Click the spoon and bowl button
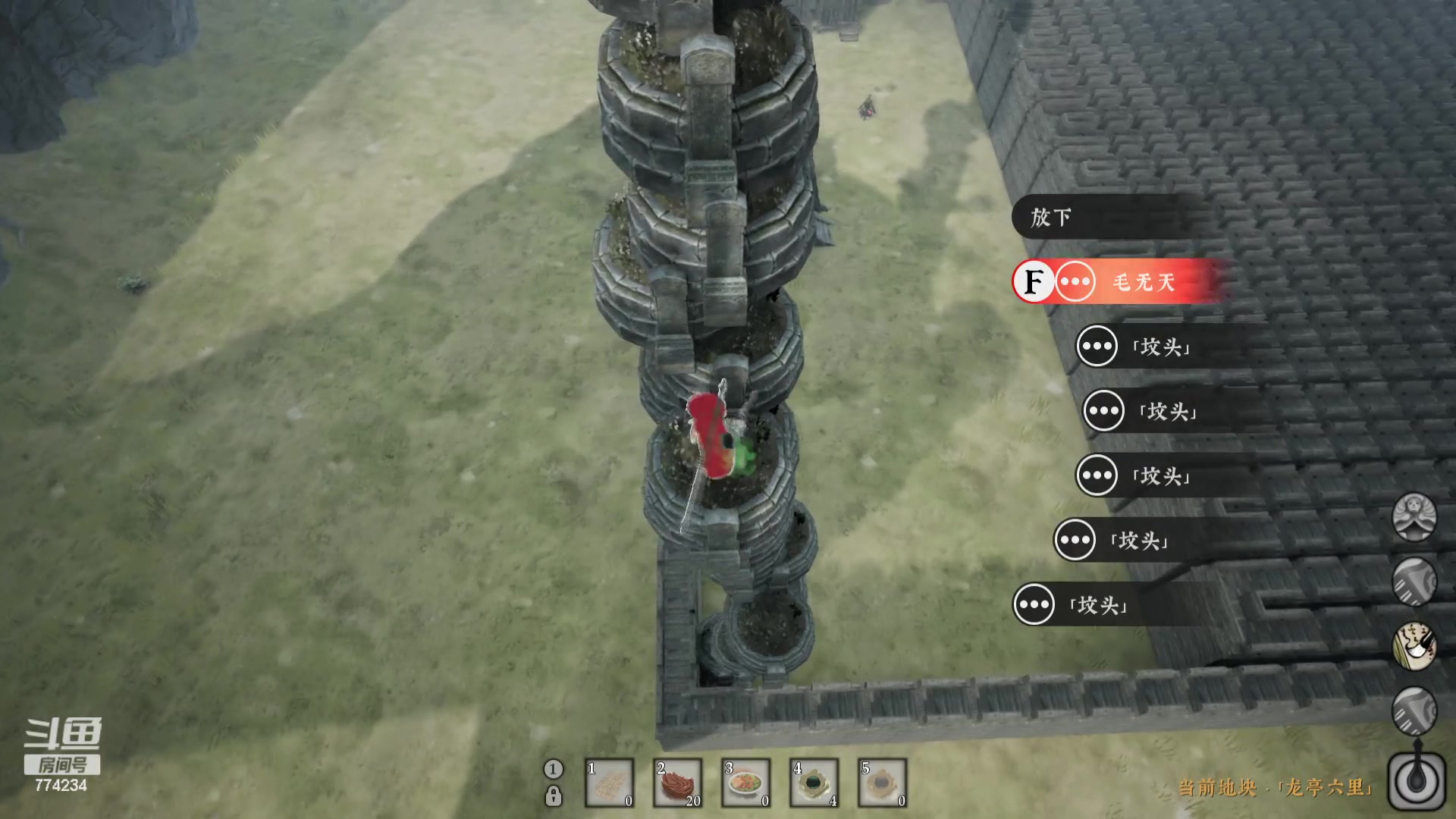The width and height of the screenshot is (1456, 819). click(1415, 782)
